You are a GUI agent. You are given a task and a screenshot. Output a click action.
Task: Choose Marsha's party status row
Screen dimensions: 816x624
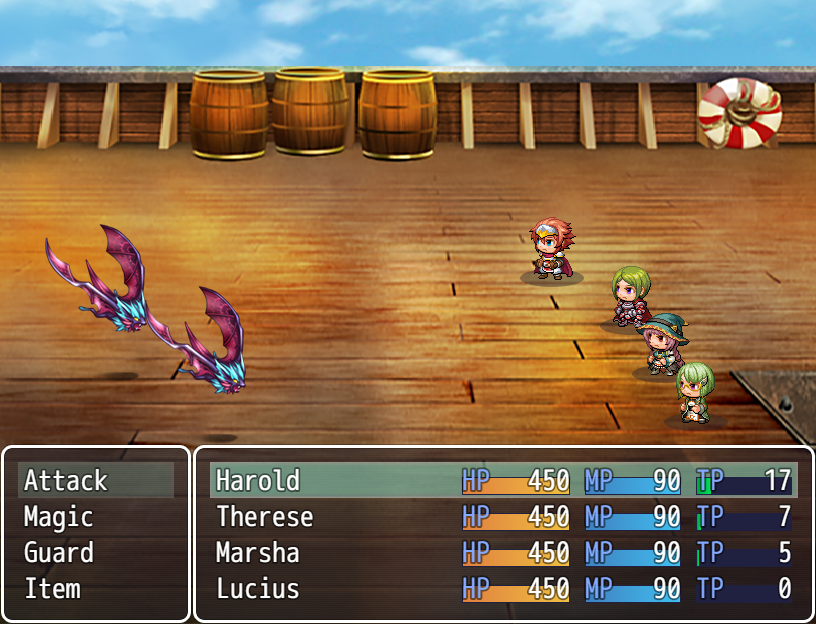[503, 553]
